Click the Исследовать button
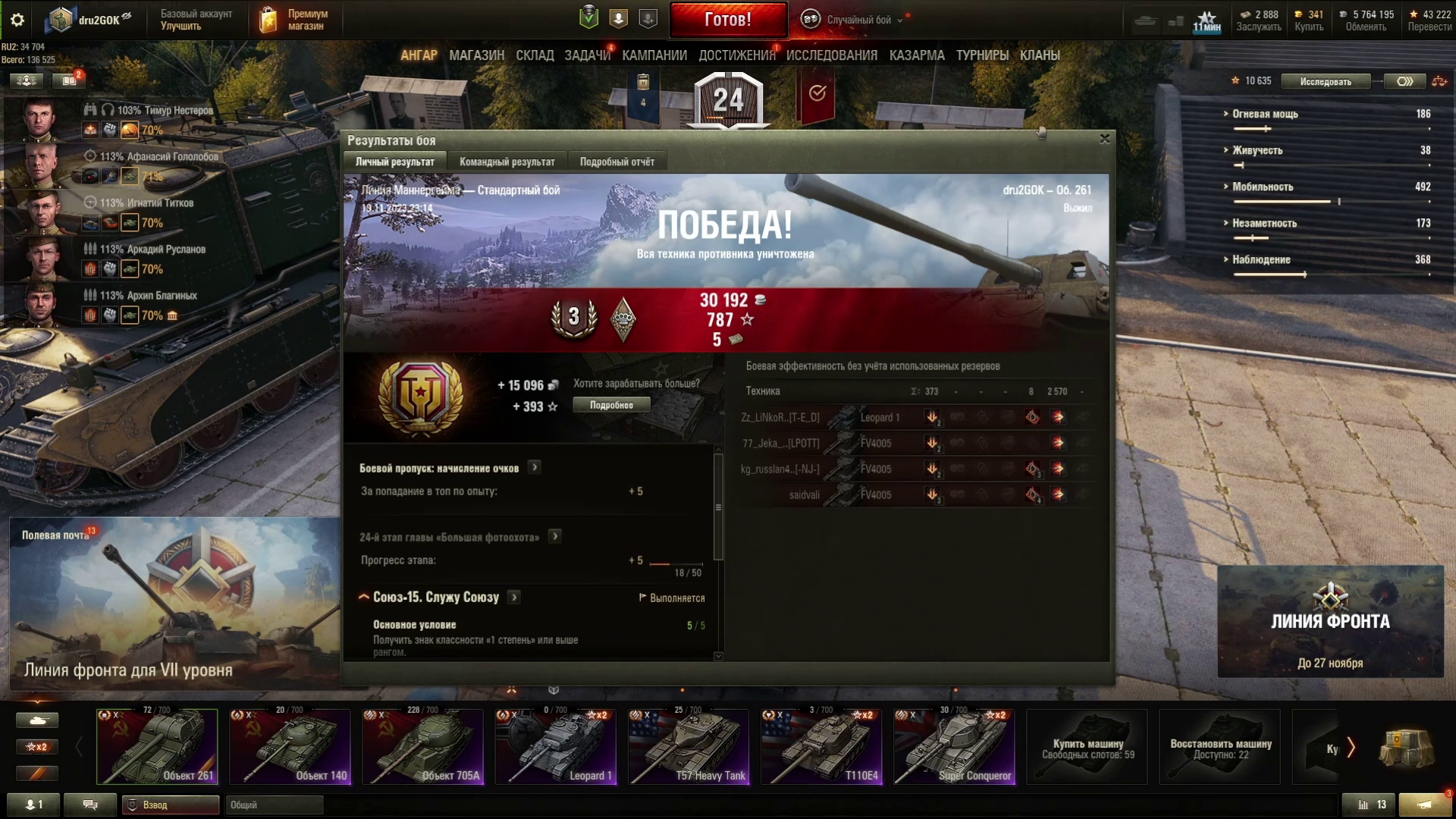This screenshot has height=819, width=1456. [x=1325, y=81]
